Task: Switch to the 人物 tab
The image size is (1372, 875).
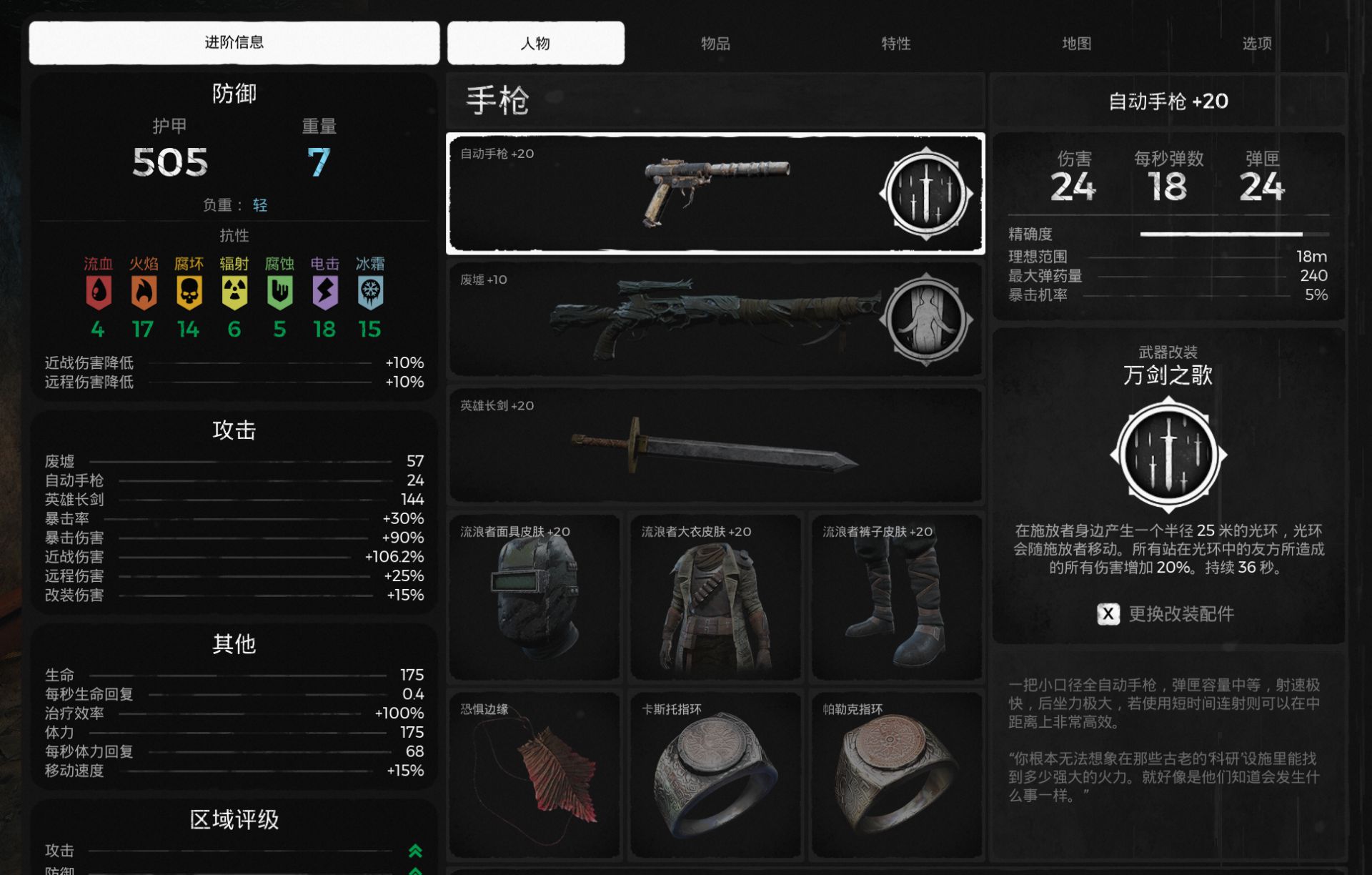Action: [x=535, y=44]
